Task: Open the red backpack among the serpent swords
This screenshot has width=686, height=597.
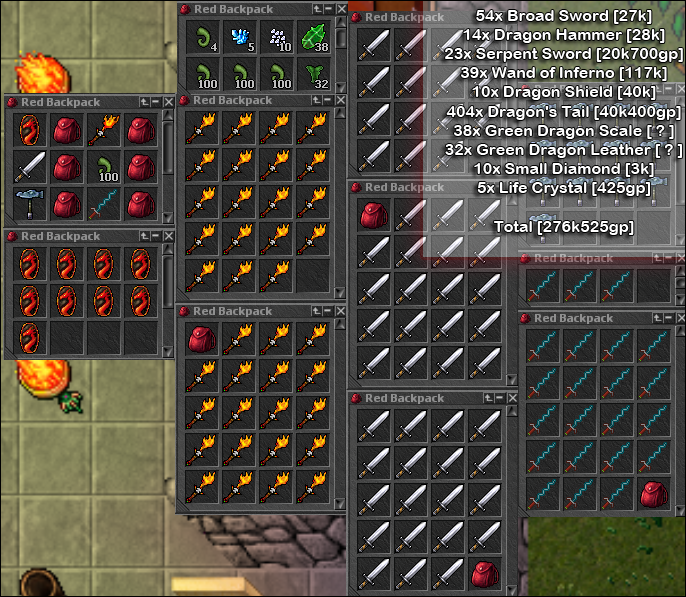Action: click(653, 492)
